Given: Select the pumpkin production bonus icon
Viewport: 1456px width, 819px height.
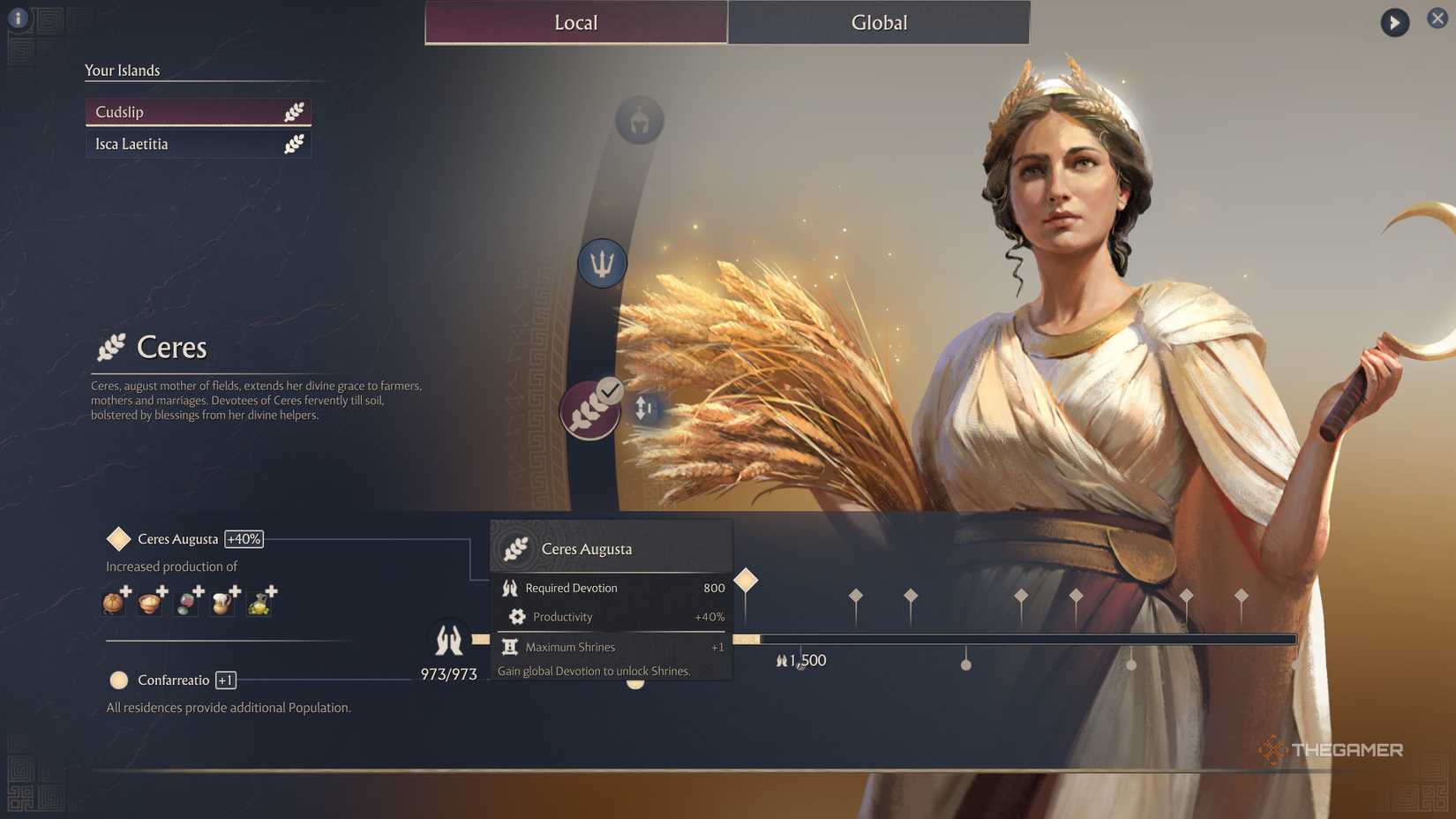Looking at the screenshot, I should pos(112,602).
